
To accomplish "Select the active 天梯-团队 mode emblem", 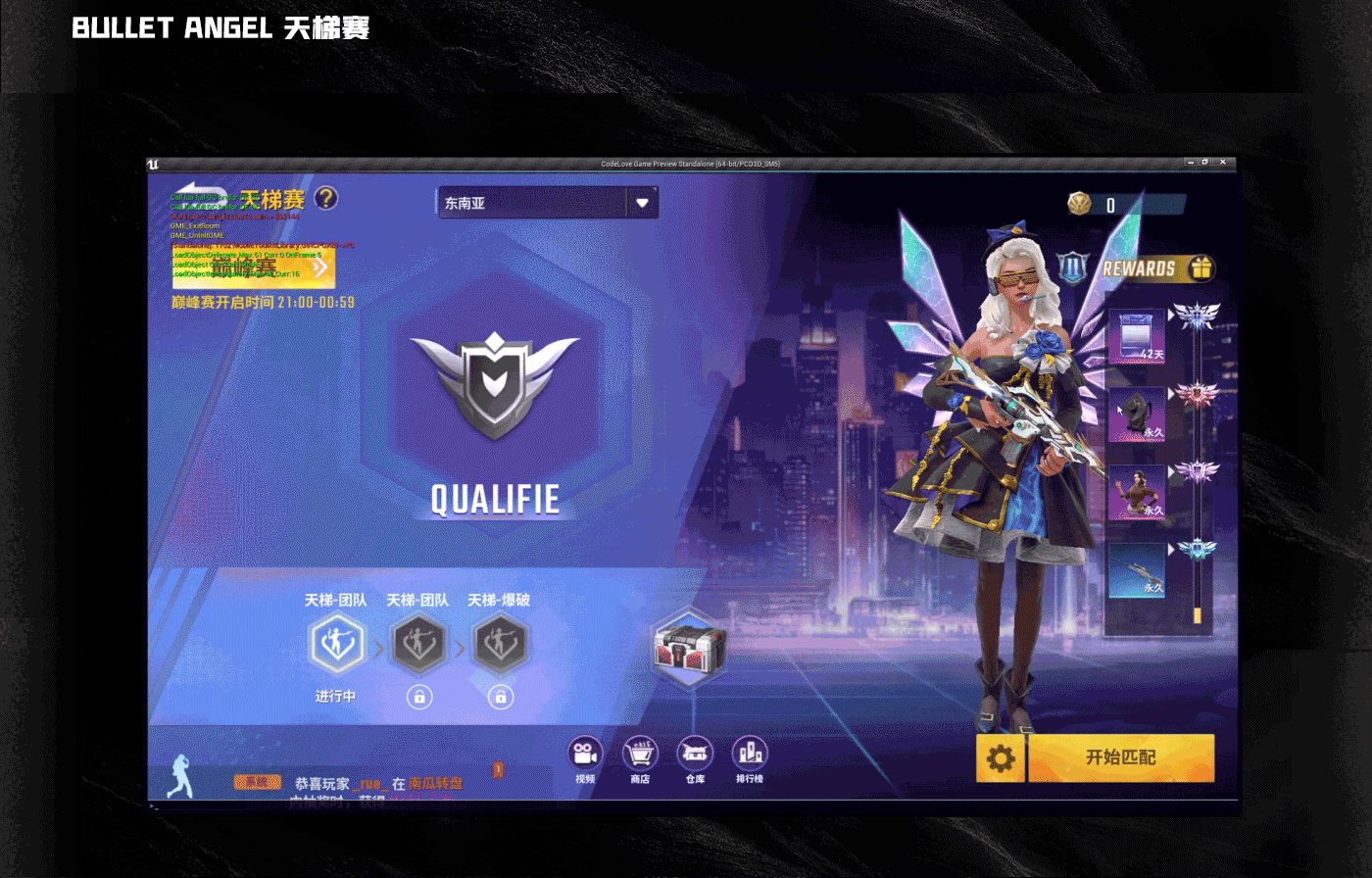I will 337,644.
